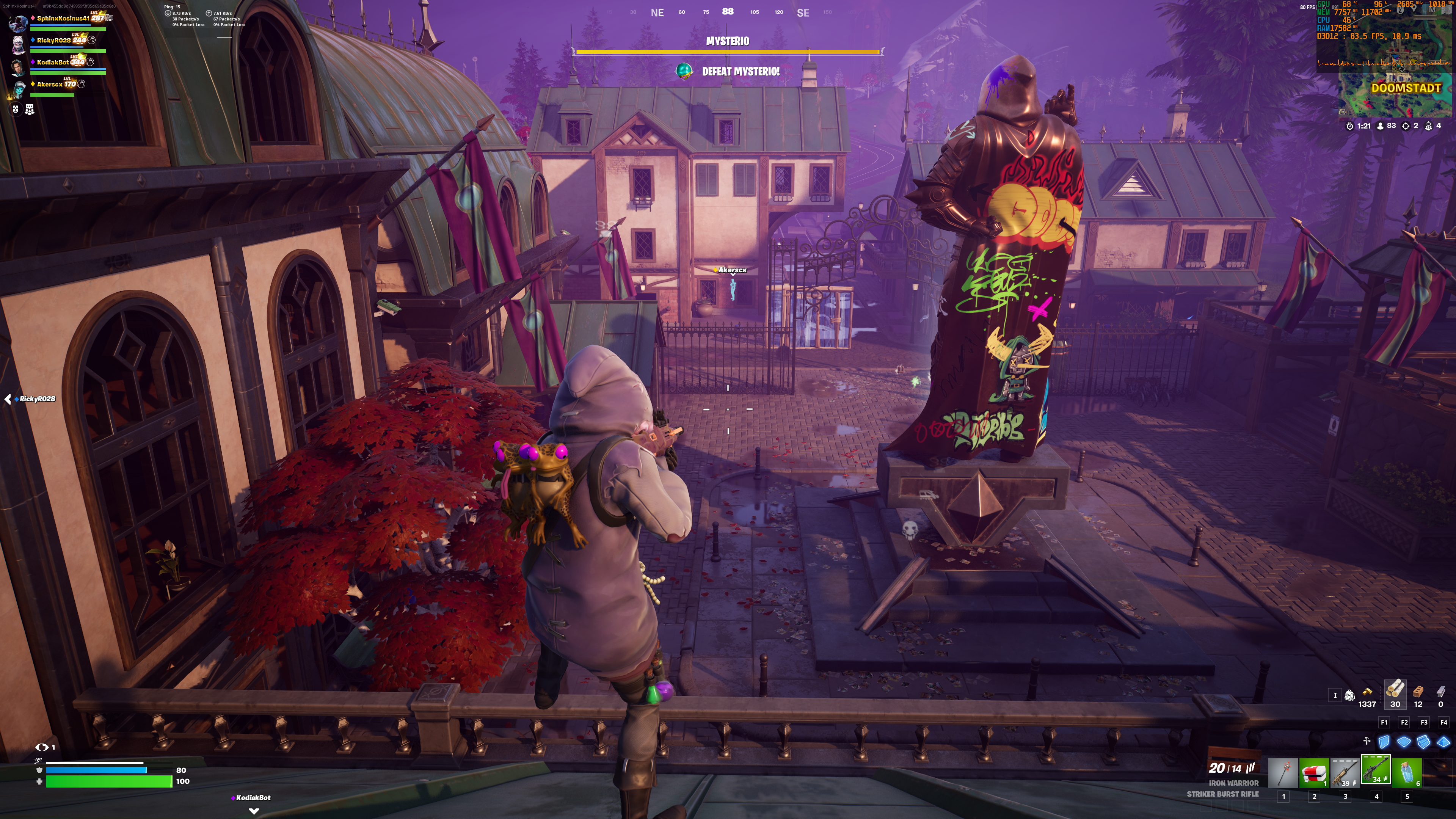This screenshot has width=1456, height=819.
Task: Select the green Striker Burst Rifle slot
Action: coord(1376,771)
